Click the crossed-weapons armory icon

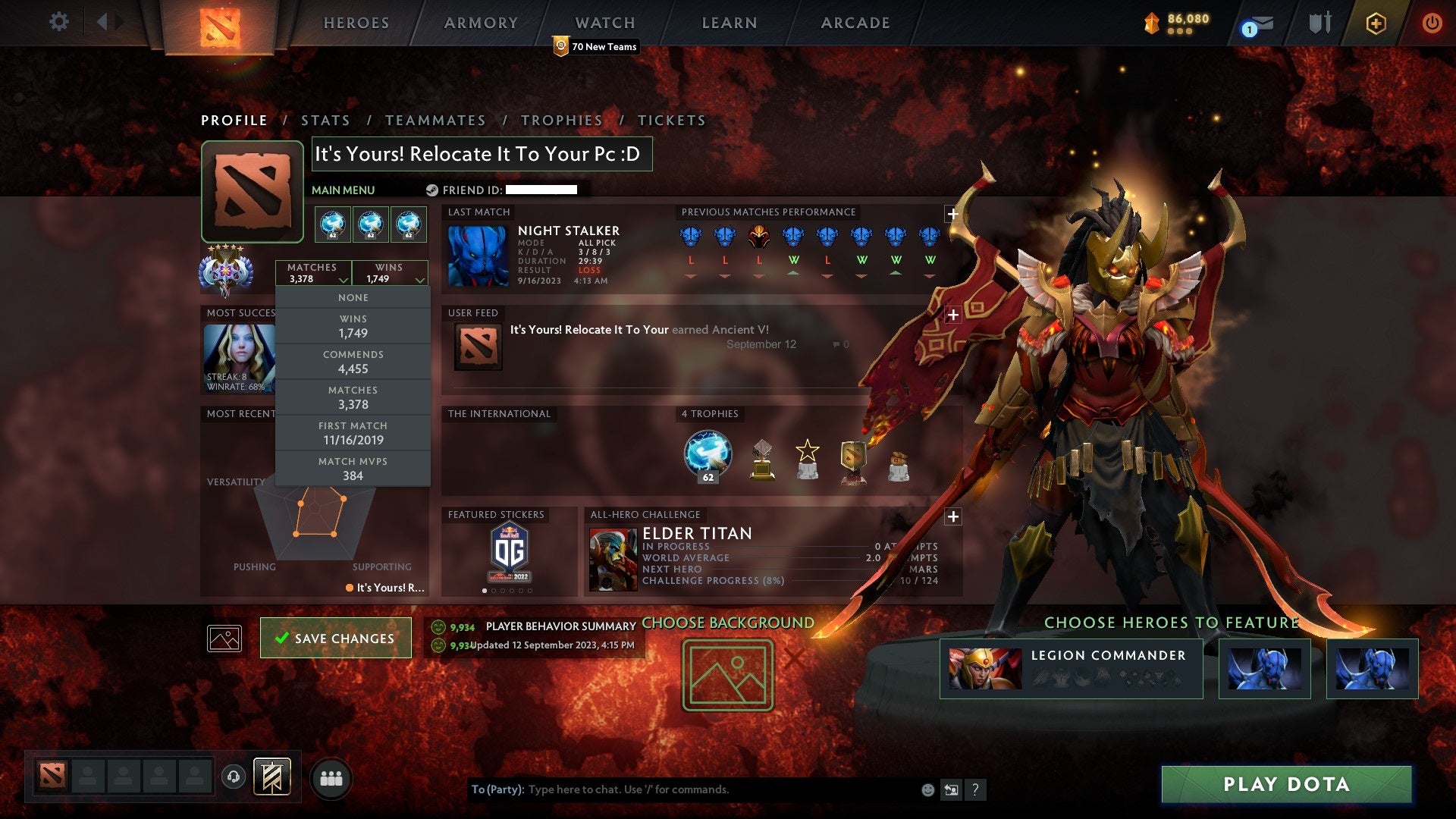click(1320, 22)
